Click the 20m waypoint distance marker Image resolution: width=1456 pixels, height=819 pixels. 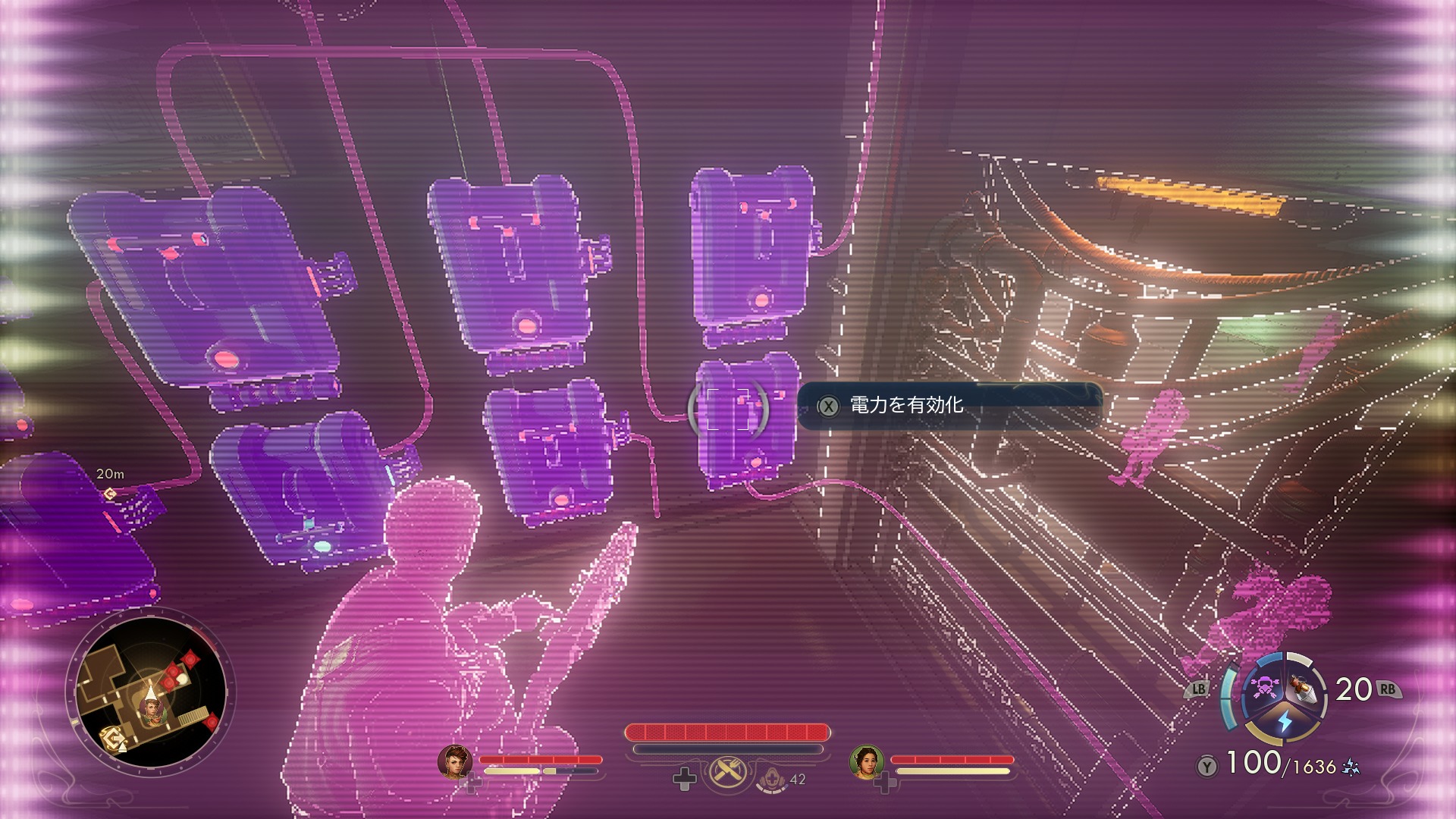click(110, 474)
